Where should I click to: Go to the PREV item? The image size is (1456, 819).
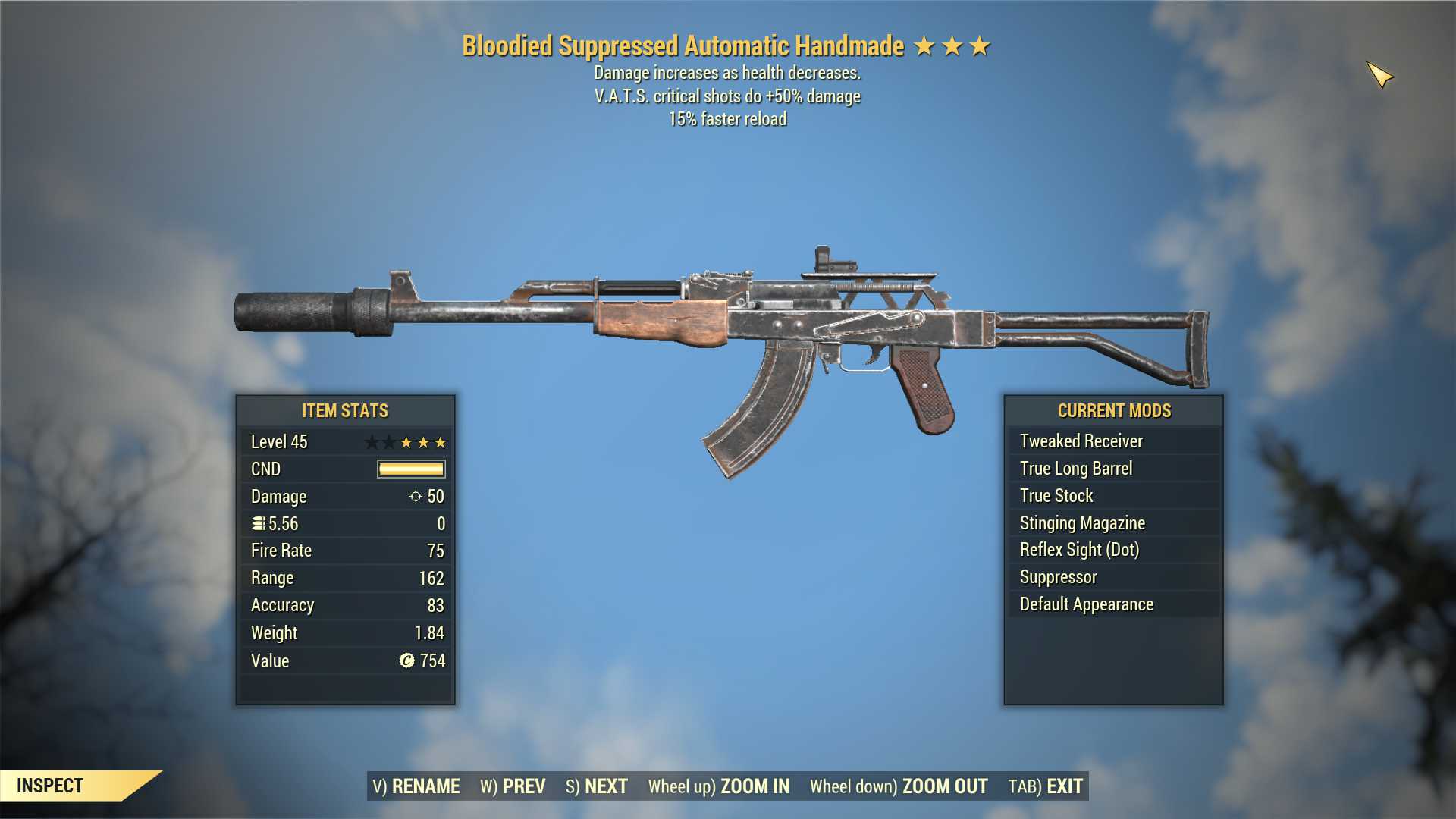pyautogui.click(x=513, y=786)
